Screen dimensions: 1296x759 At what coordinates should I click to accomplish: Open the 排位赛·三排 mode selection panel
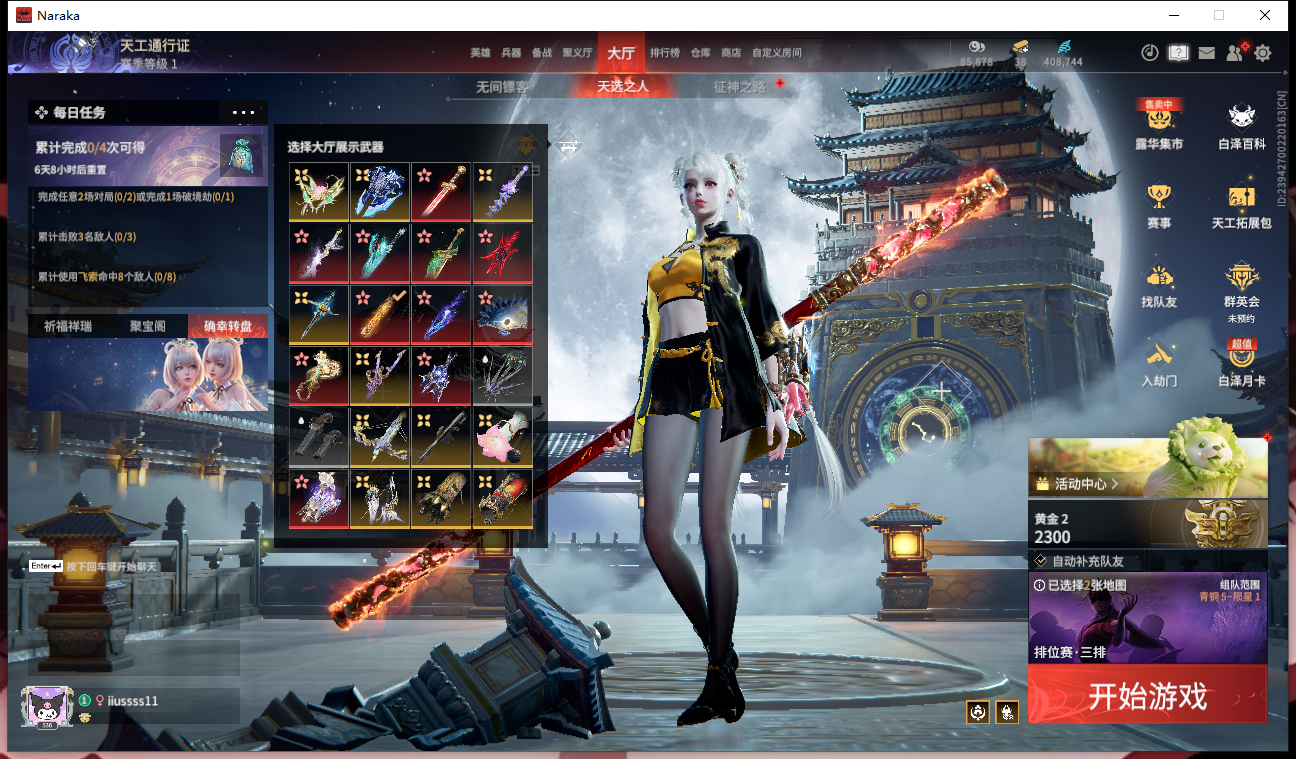point(1147,620)
